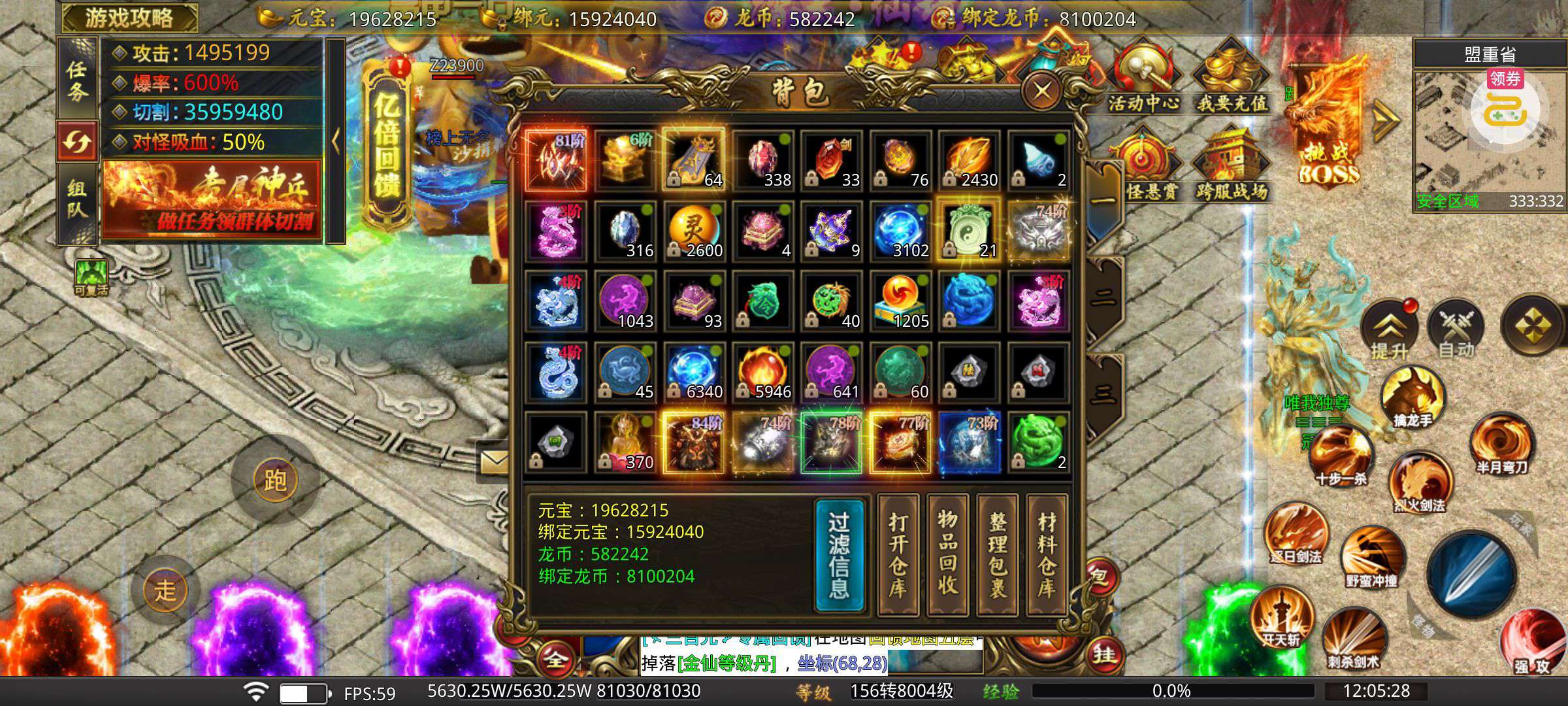Sort the bag with 整理包裹
The height and width of the screenshot is (706, 1568).
997,555
